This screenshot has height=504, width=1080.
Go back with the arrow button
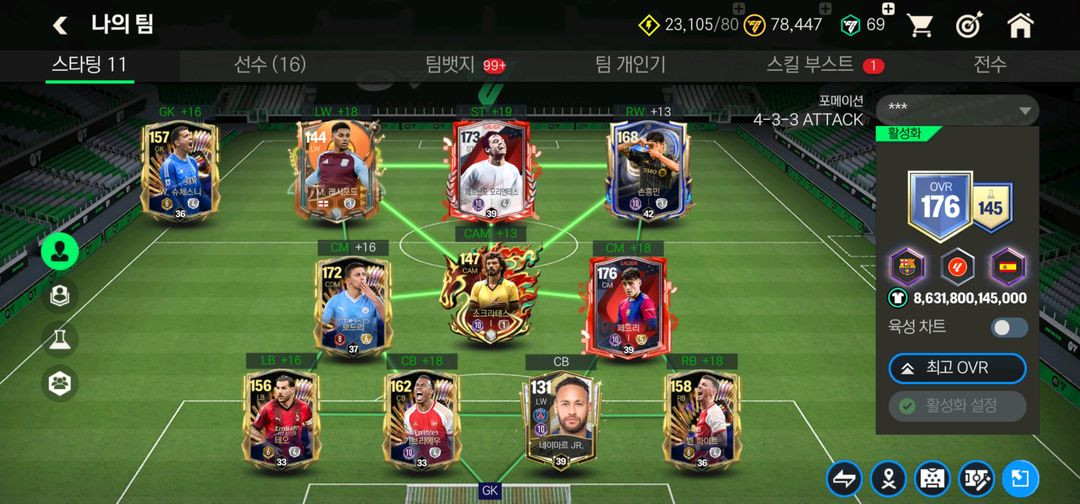pos(60,25)
